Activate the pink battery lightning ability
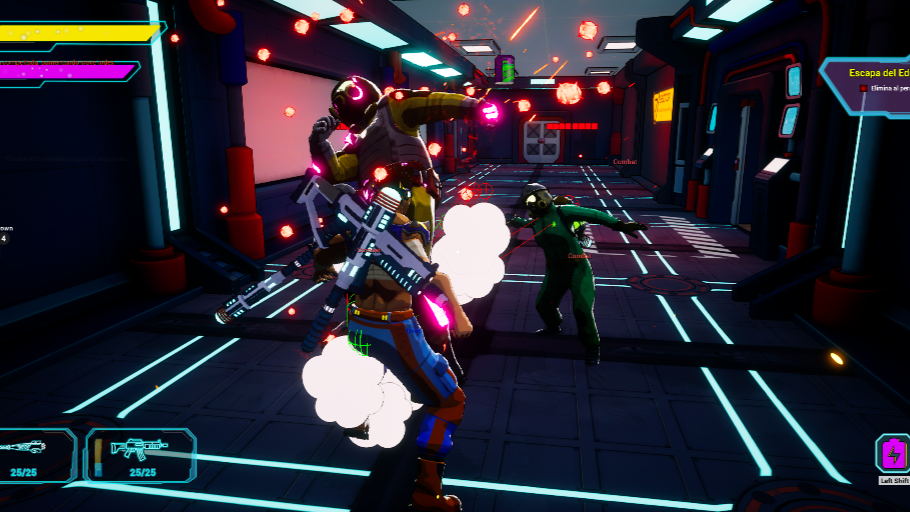Screen dimensions: 910x512 pyautogui.click(x=892, y=455)
